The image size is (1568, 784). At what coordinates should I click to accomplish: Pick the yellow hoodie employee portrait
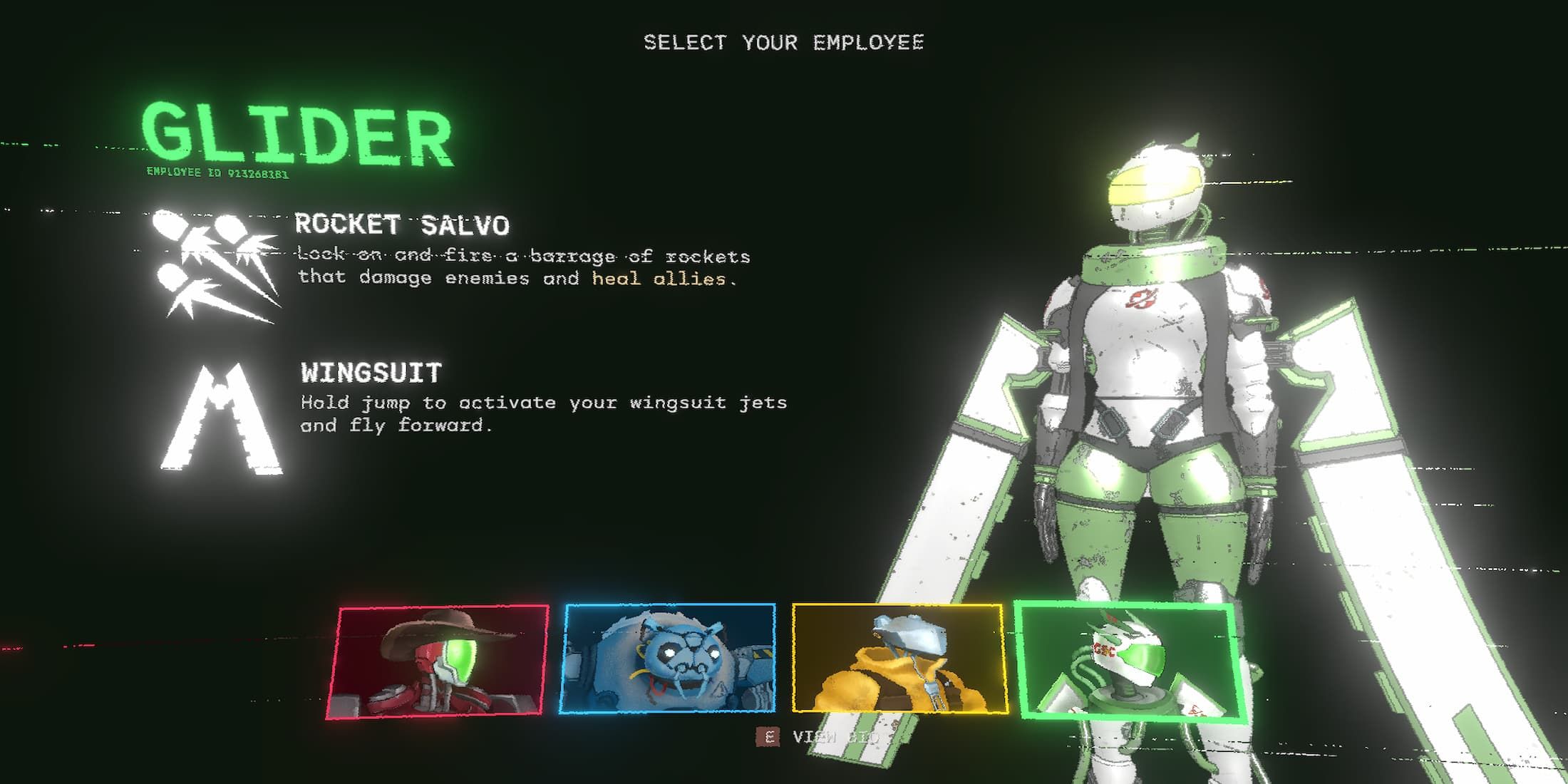[899, 658]
